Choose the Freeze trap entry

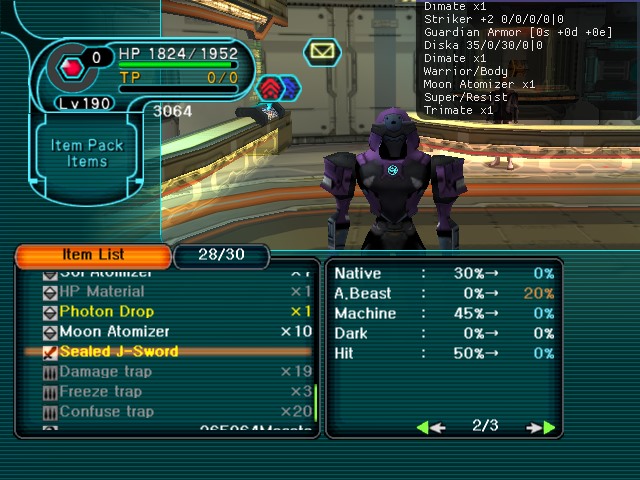click(x=101, y=391)
